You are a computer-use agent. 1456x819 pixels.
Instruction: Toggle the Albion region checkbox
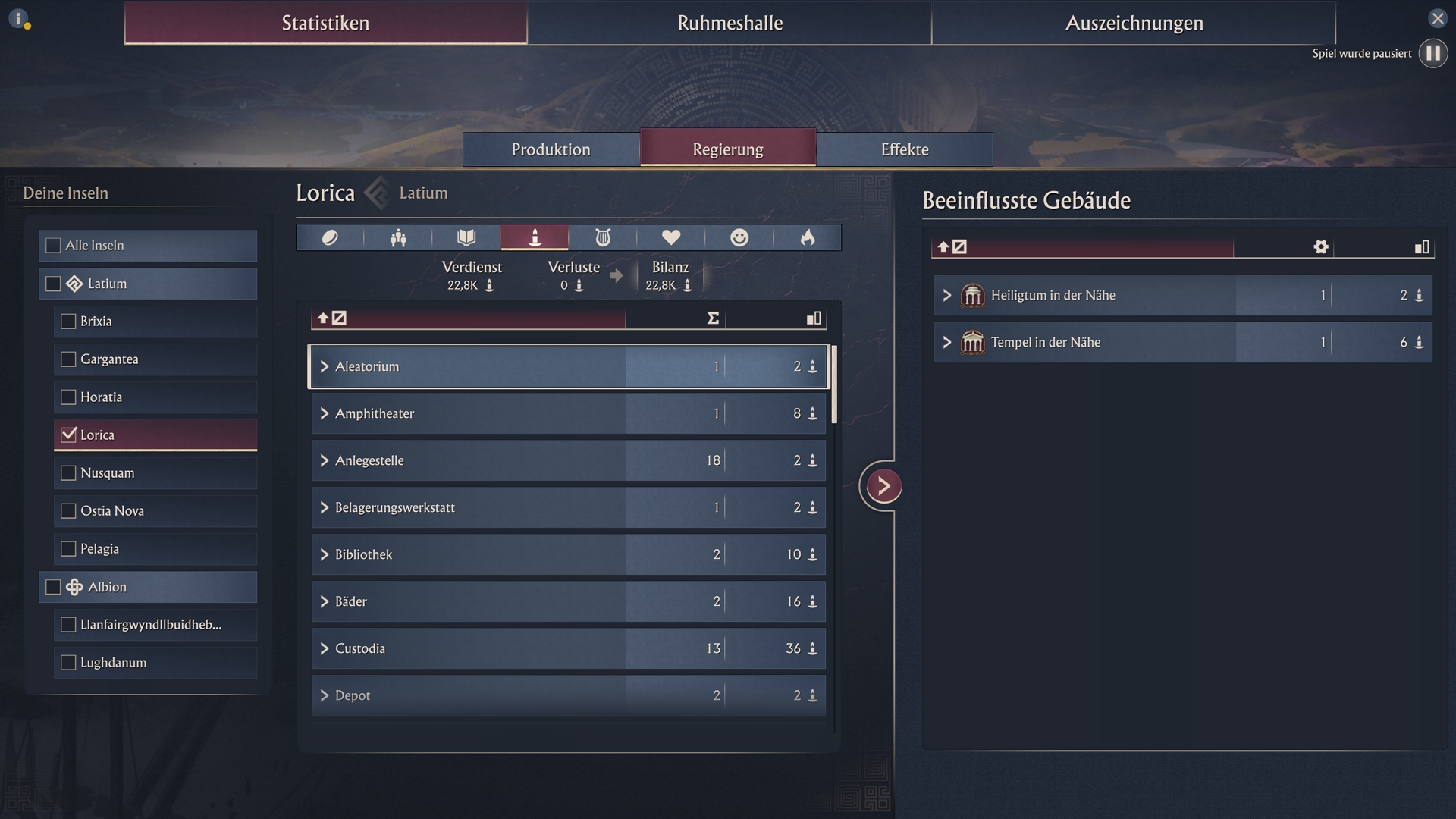pos(53,587)
